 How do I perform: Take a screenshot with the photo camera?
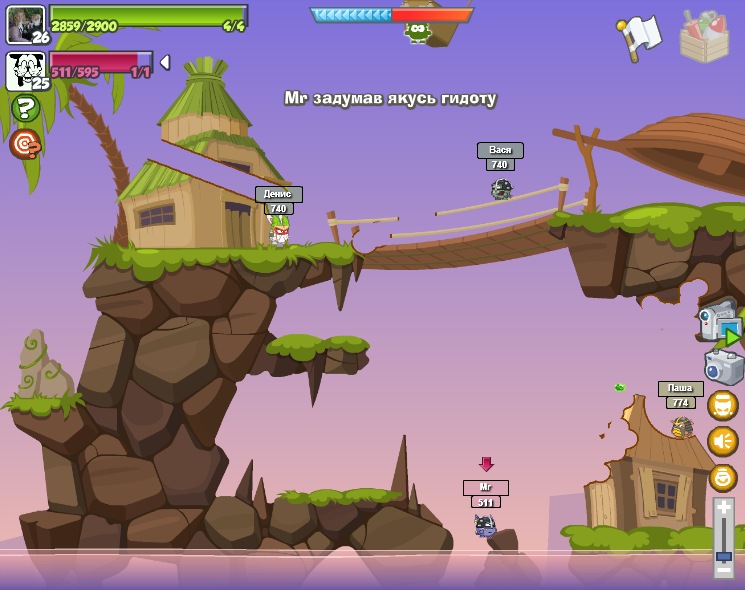(x=723, y=366)
